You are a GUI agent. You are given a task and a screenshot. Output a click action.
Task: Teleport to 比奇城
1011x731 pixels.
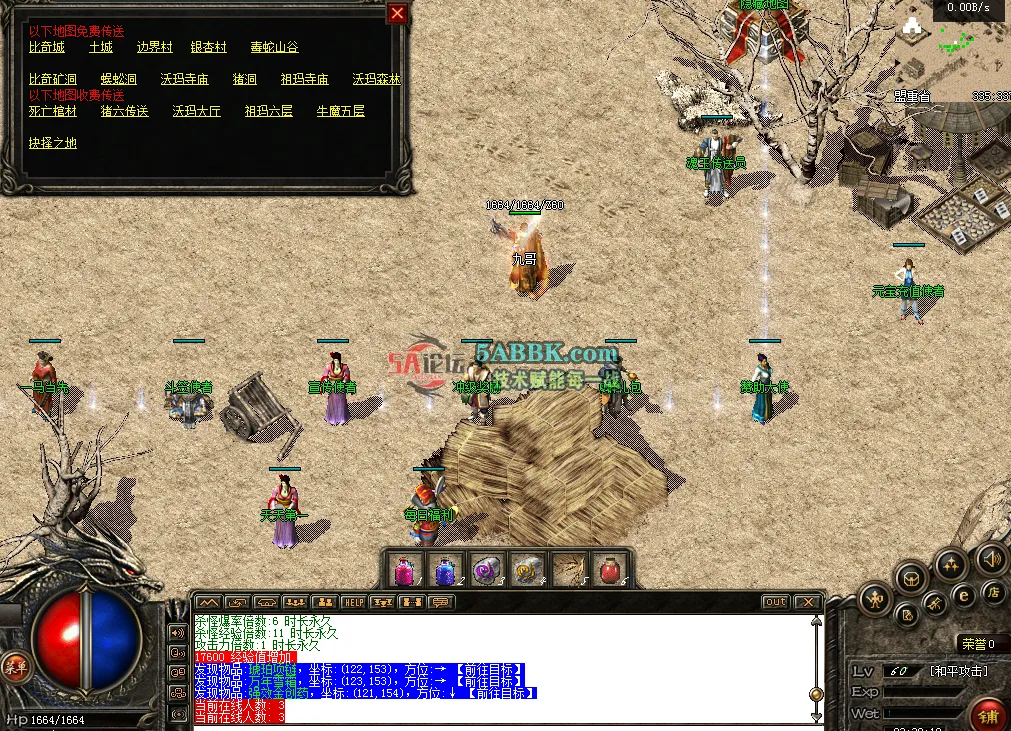[x=46, y=47]
